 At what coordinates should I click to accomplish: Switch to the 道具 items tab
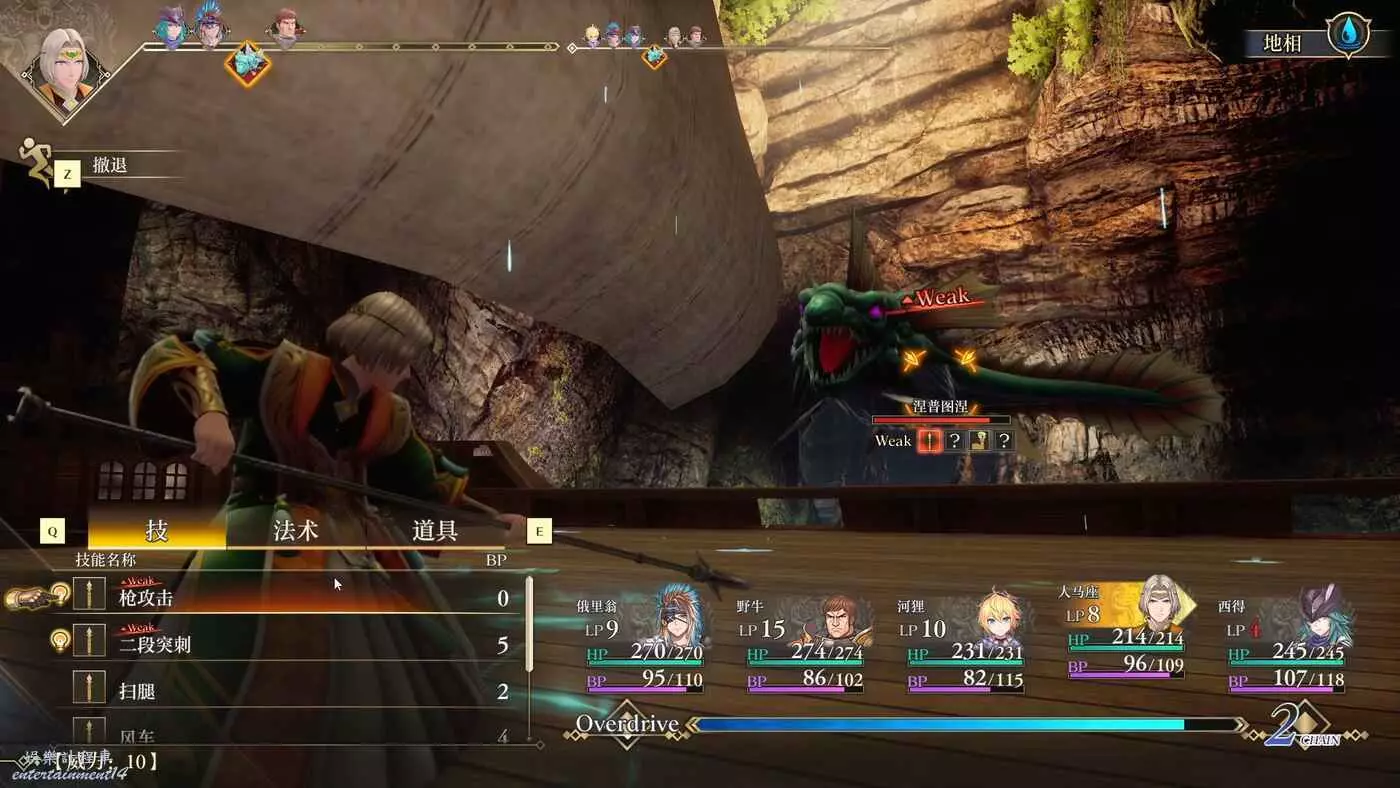(435, 530)
